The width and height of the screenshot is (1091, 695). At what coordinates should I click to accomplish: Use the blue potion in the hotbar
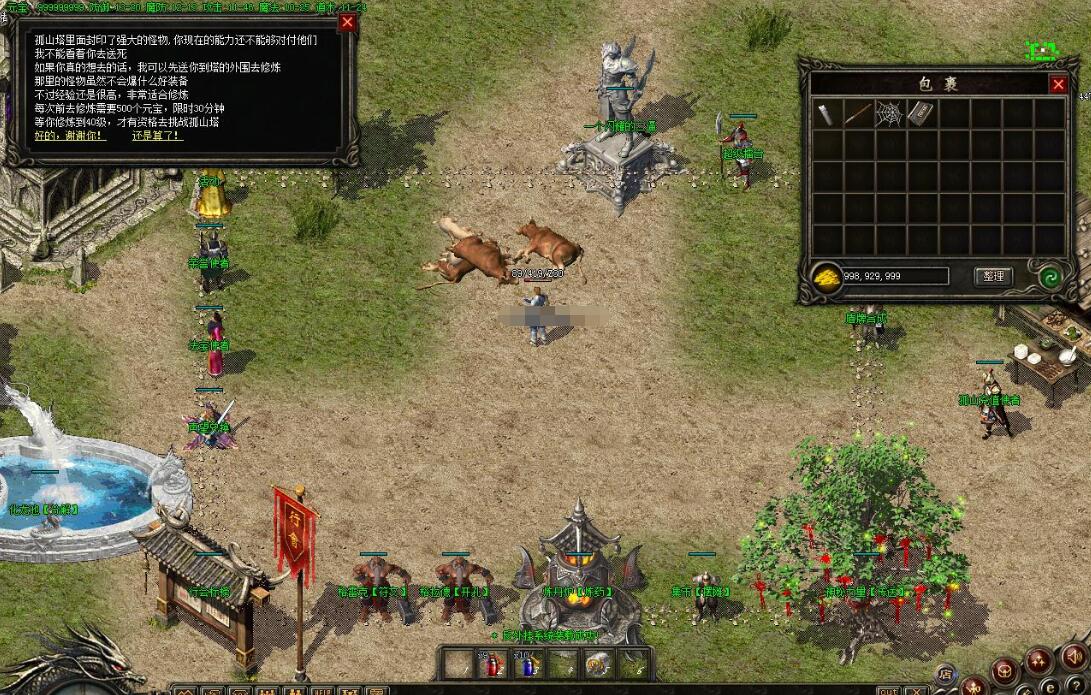click(527, 663)
